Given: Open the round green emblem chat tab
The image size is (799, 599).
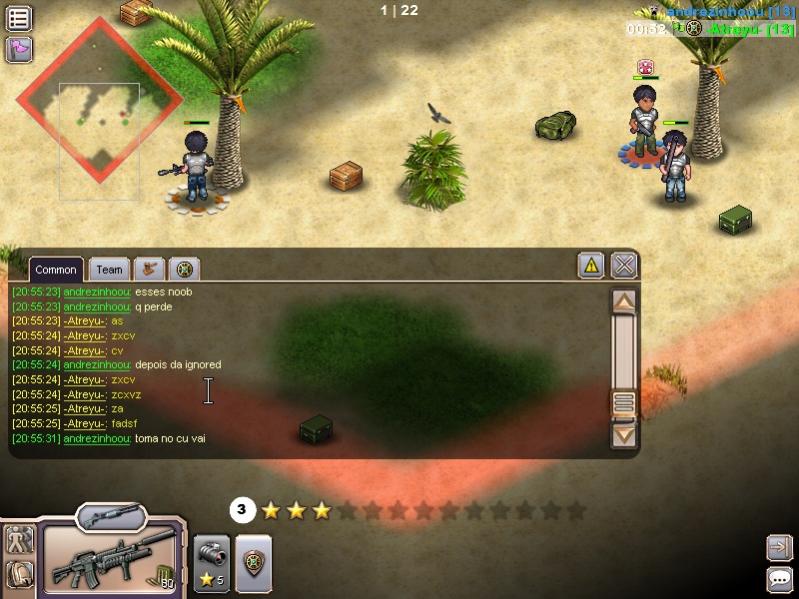Looking at the screenshot, I should [x=184, y=268].
